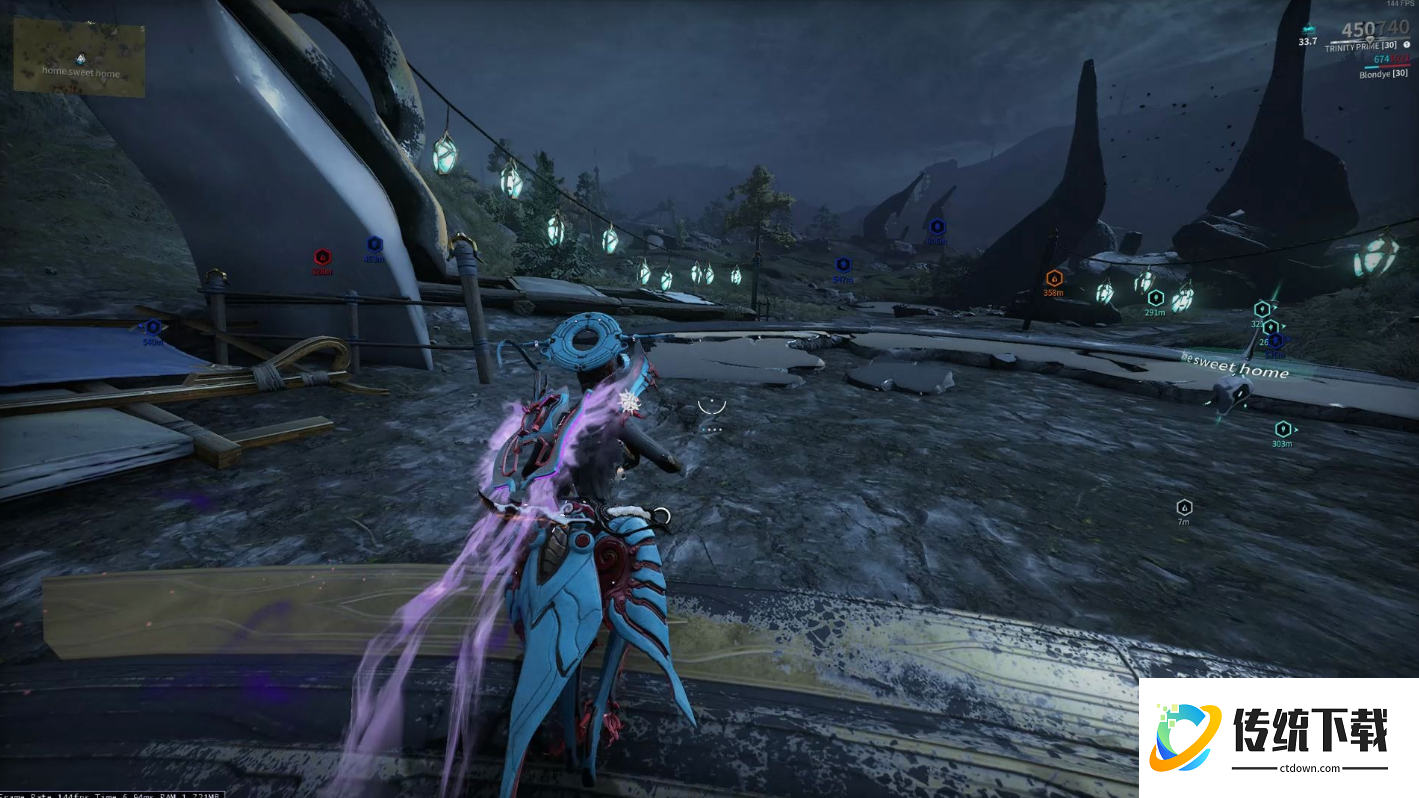Select the orange 358m waypoint marker
Screen dimensions: 1419x798
[x=1053, y=278]
